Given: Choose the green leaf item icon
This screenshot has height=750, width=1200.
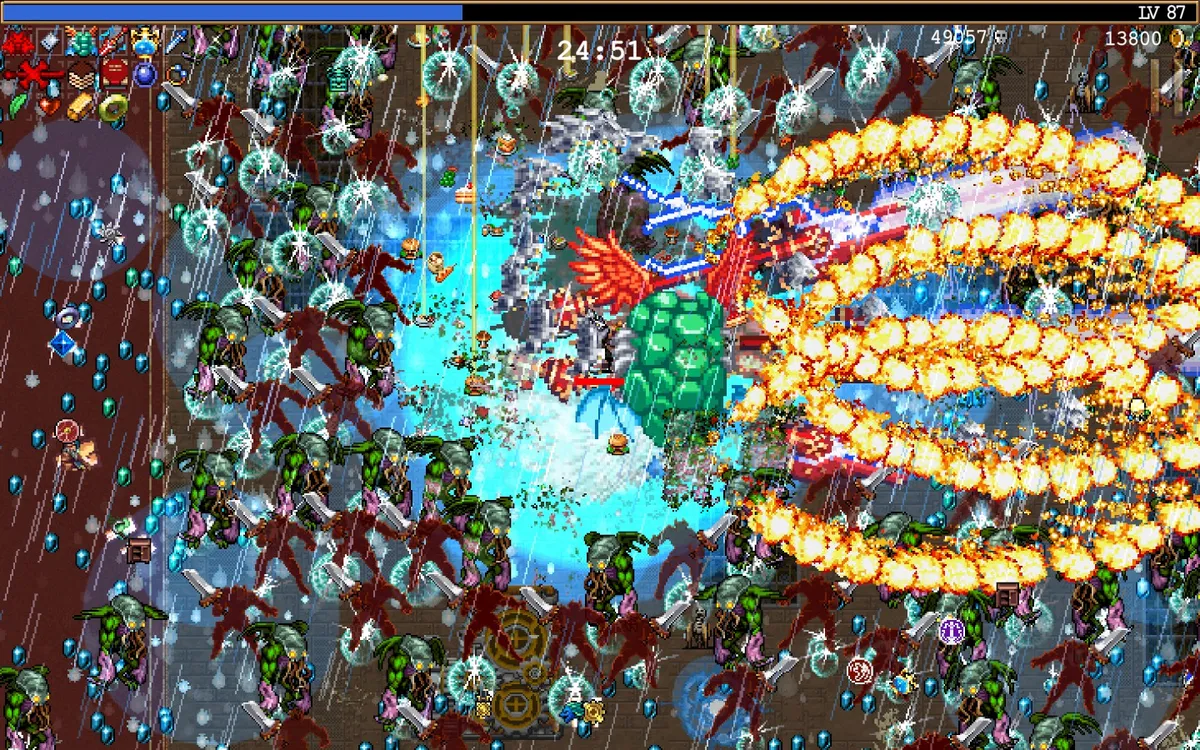Looking at the screenshot, I should pyautogui.click(x=17, y=104).
